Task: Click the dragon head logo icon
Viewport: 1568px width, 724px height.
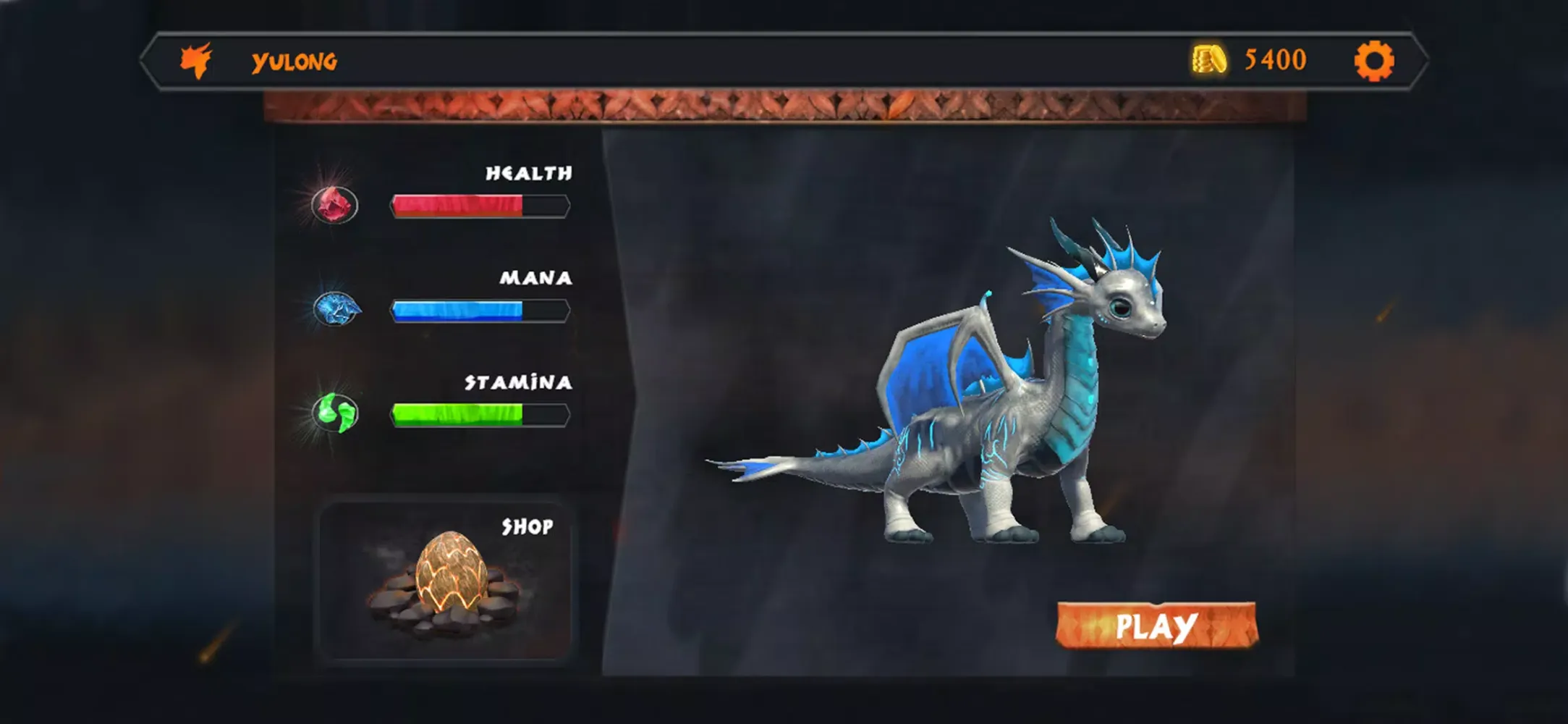Action: pyautogui.click(x=198, y=59)
